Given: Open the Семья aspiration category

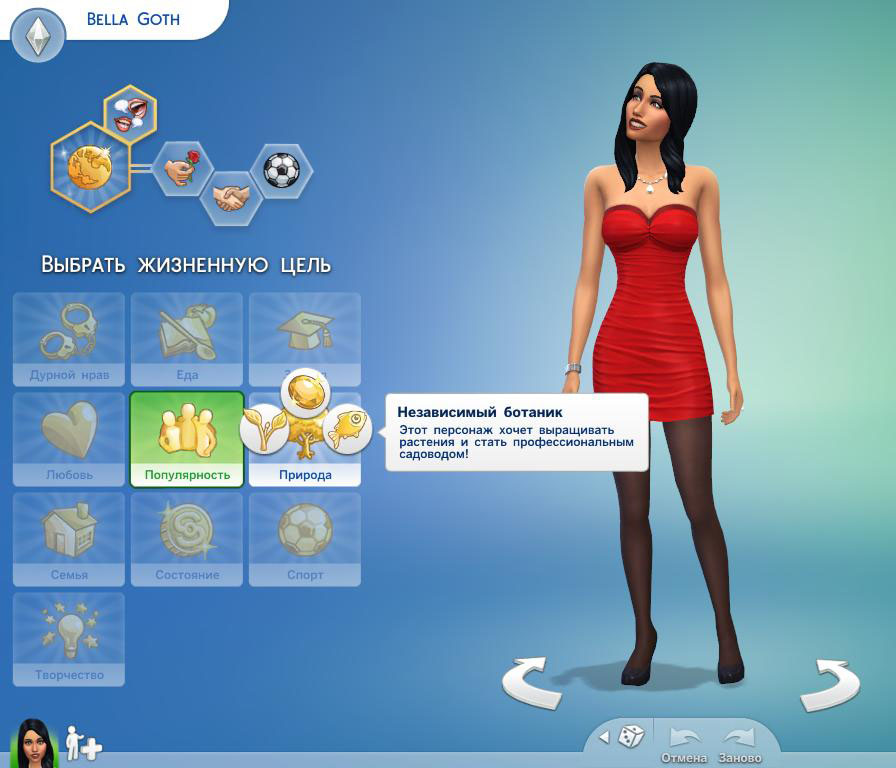Looking at the screenshot, I should (x=69, y=538).
